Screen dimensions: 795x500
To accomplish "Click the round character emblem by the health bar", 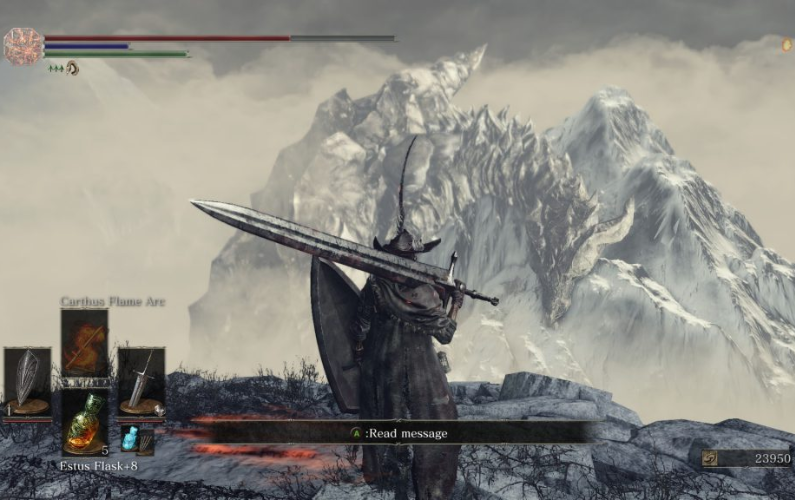I will [23, 46].
